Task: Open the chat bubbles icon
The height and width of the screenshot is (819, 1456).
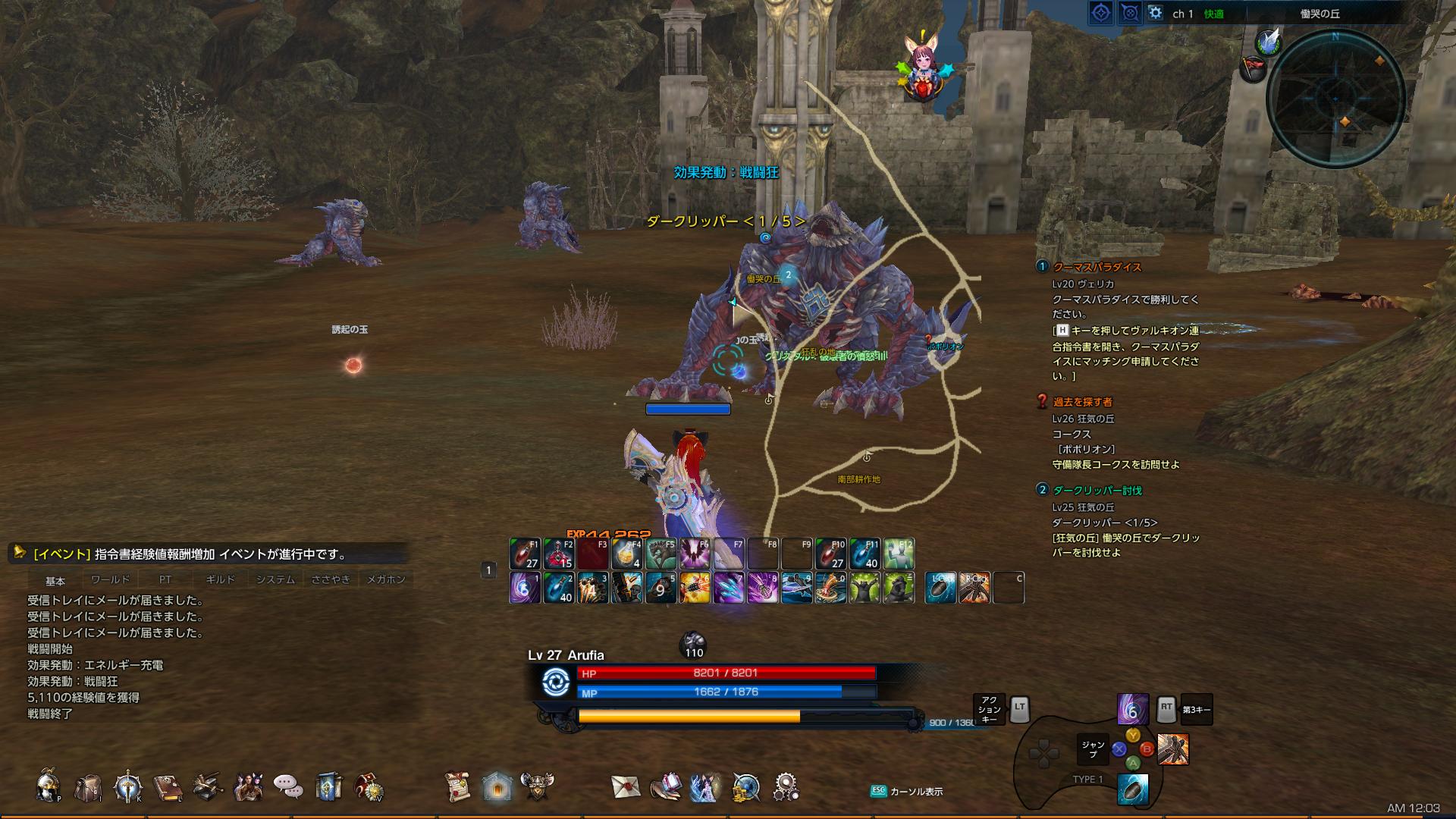Action: click(287, 786)
